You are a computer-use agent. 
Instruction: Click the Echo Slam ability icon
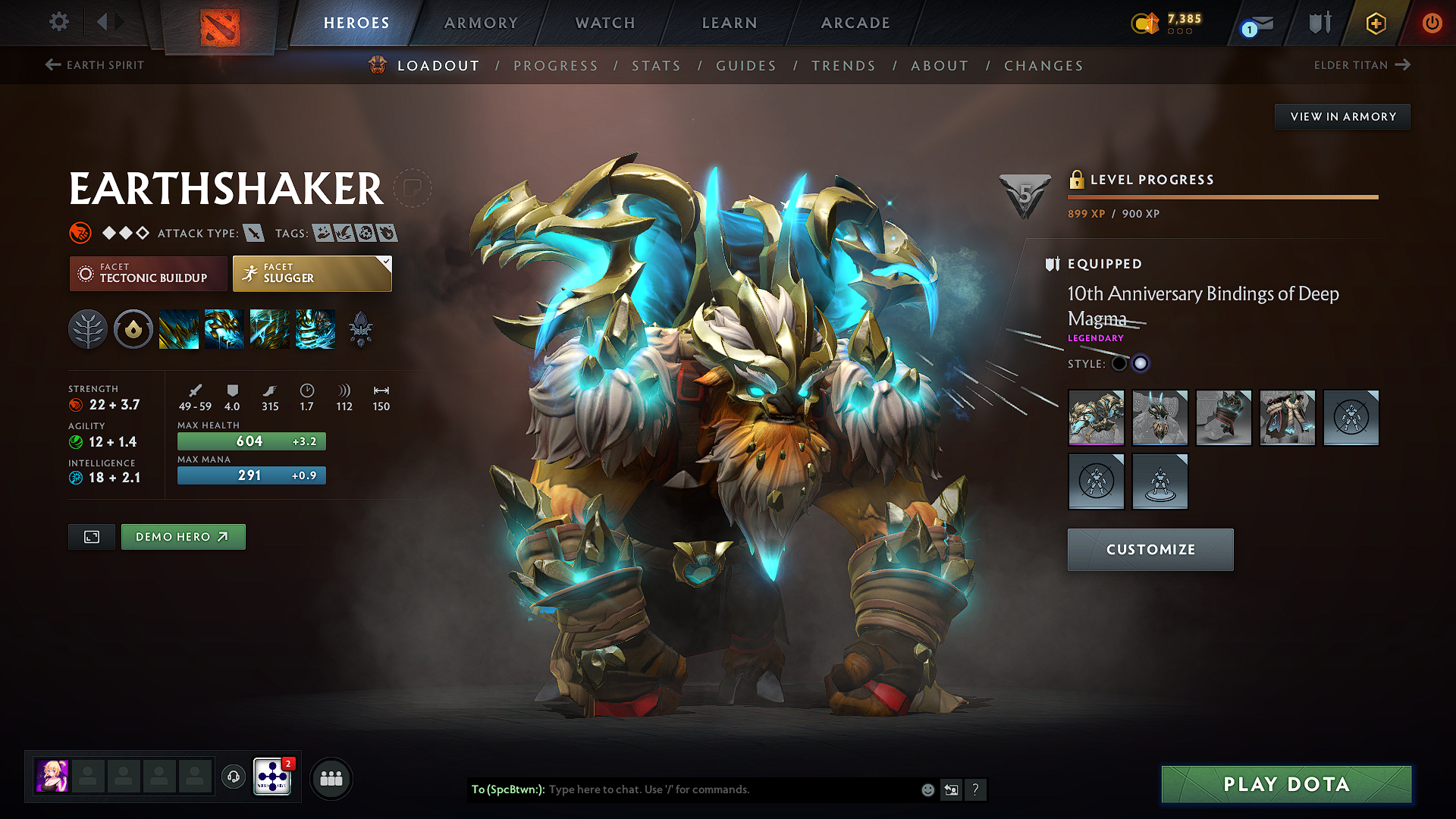click(315, 328)
